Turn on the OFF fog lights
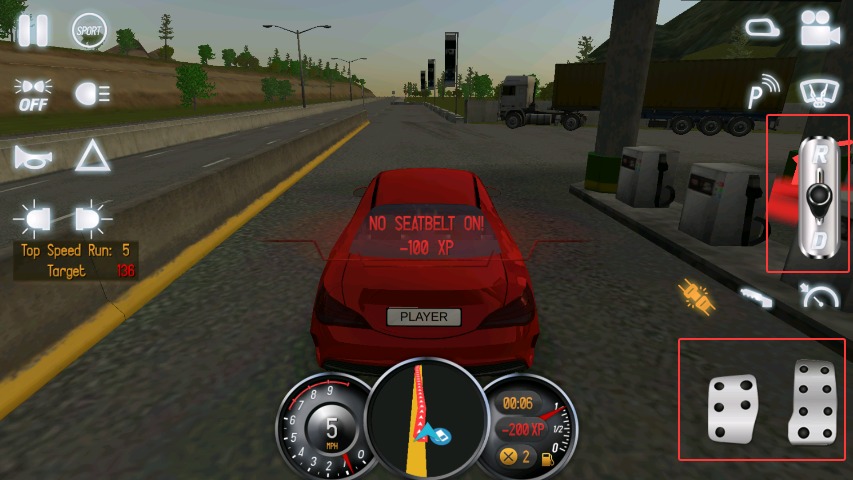853x480 pixels. 33,94
